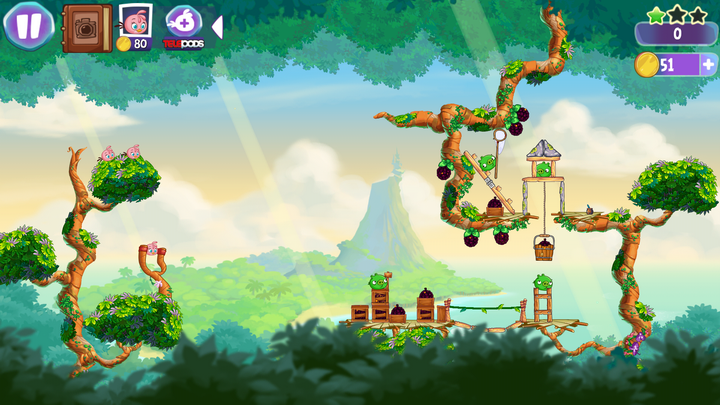Image resolution: width=720 pixels, height=405 pixels.
Task: Open the camera photo album book
Action: (x=87, y=27)
